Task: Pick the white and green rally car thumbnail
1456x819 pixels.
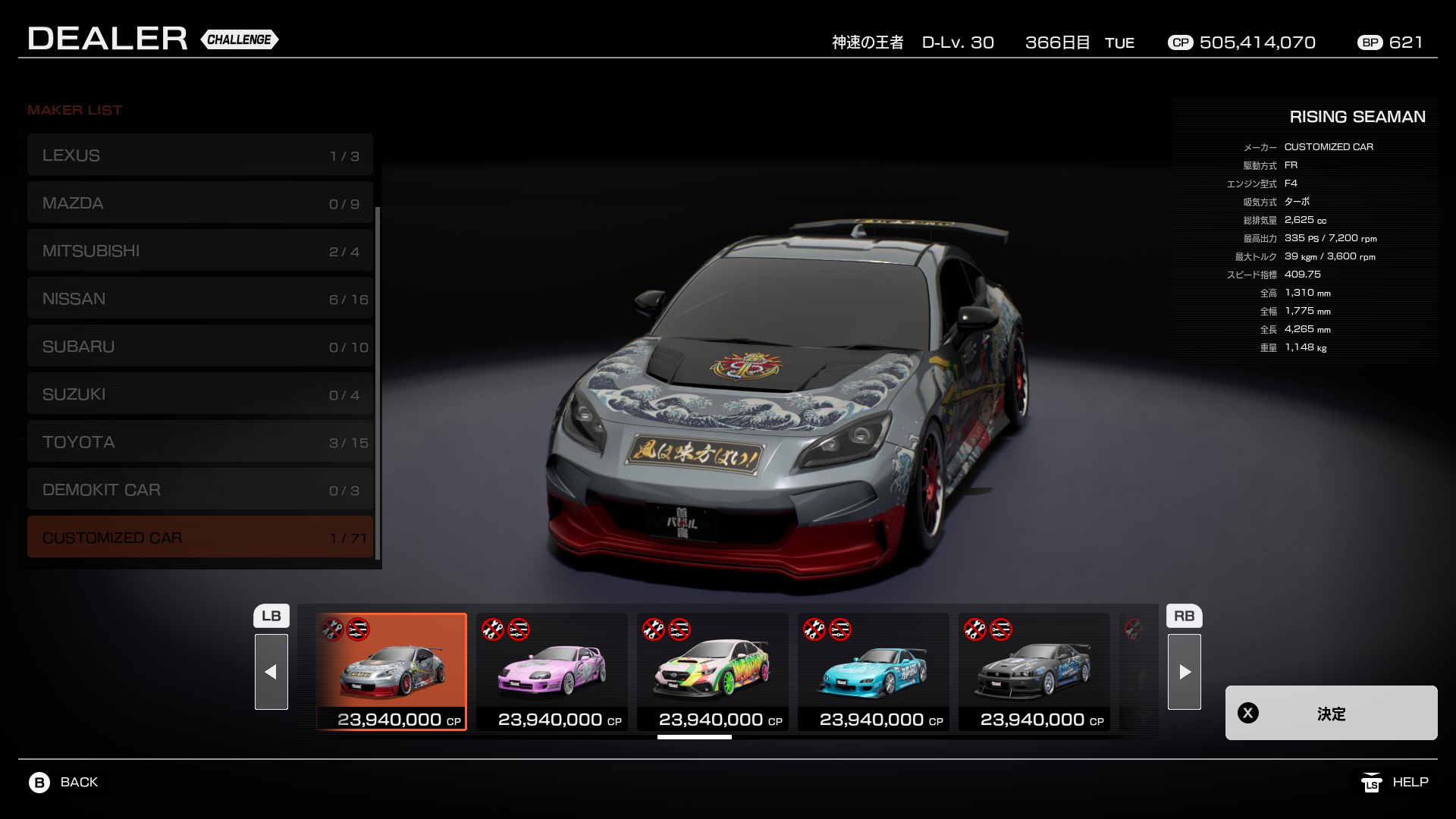Action: (713, 672)
